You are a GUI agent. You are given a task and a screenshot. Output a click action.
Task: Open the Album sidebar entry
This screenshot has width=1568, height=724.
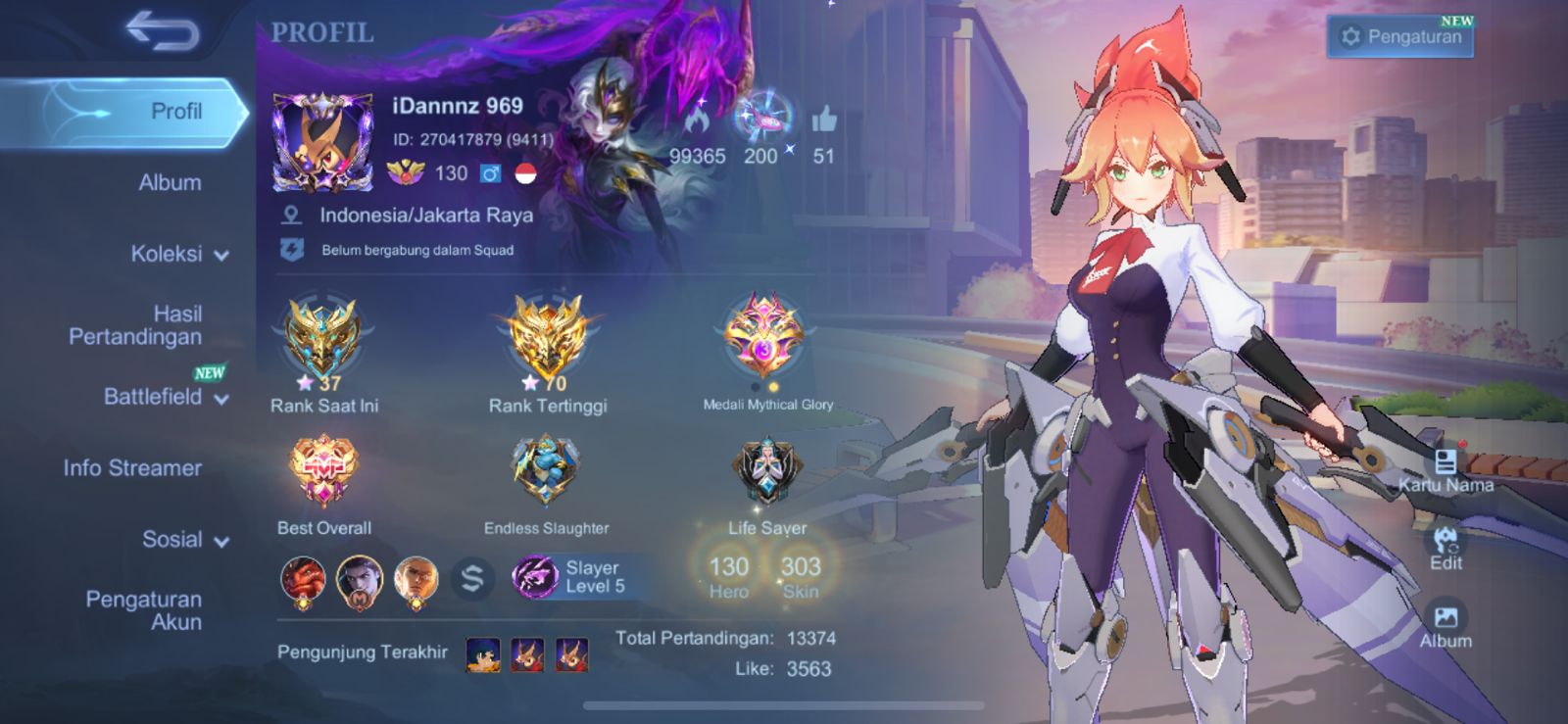pos(170,182)
